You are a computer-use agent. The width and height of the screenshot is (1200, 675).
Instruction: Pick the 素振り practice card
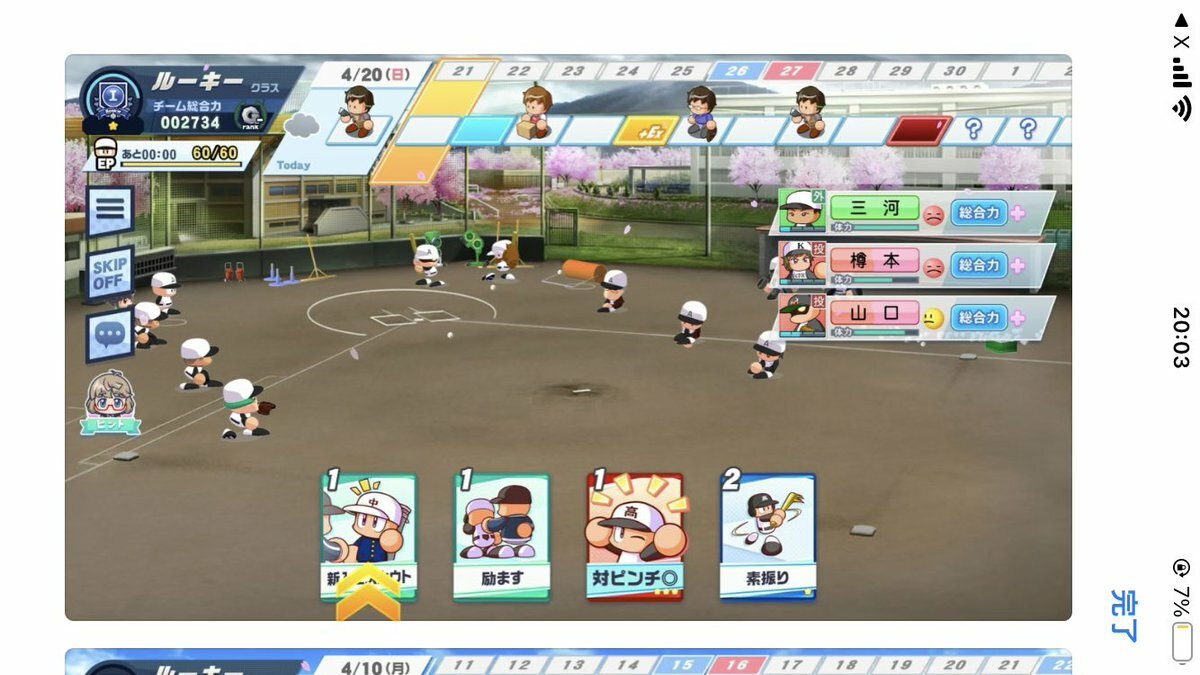tap(768, 536)
